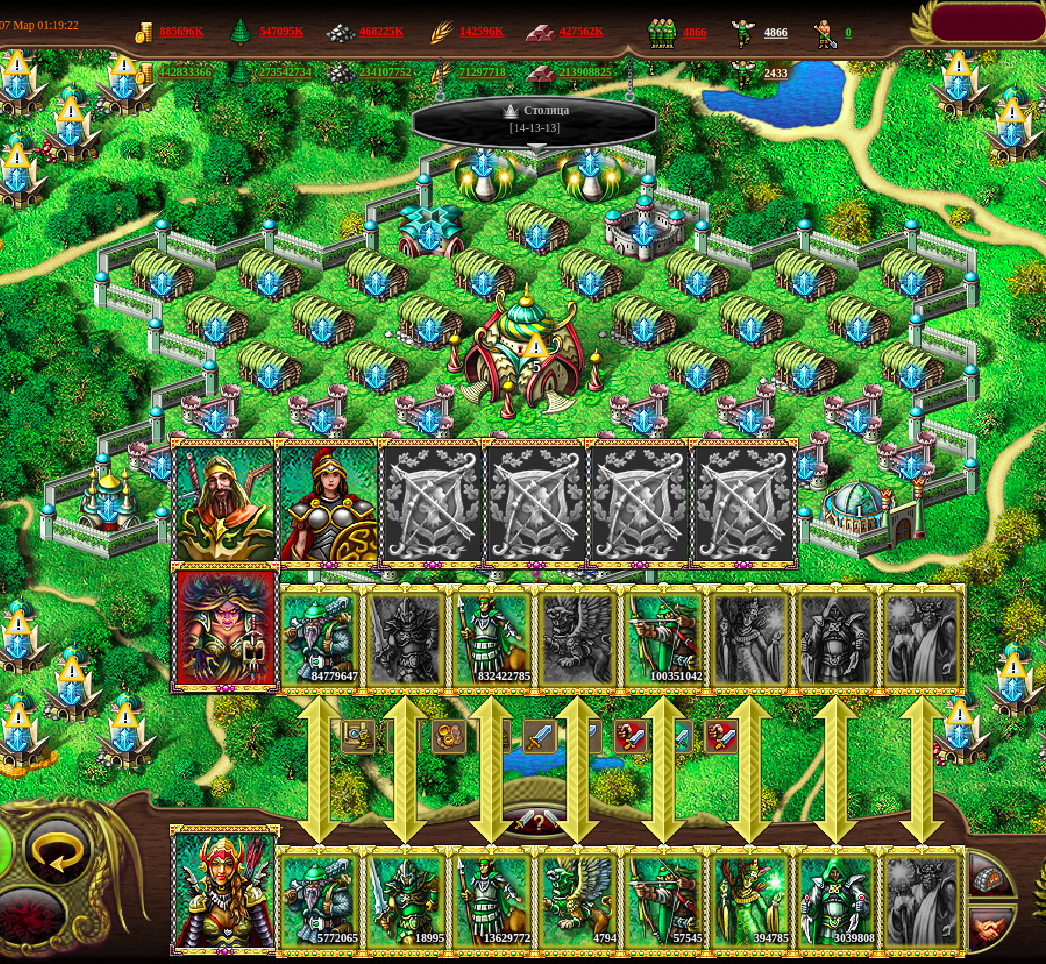The width and height of the screenshot is (1046, 964).
Task: Click the iron ingot resource amount
Action: coord(581,32)
